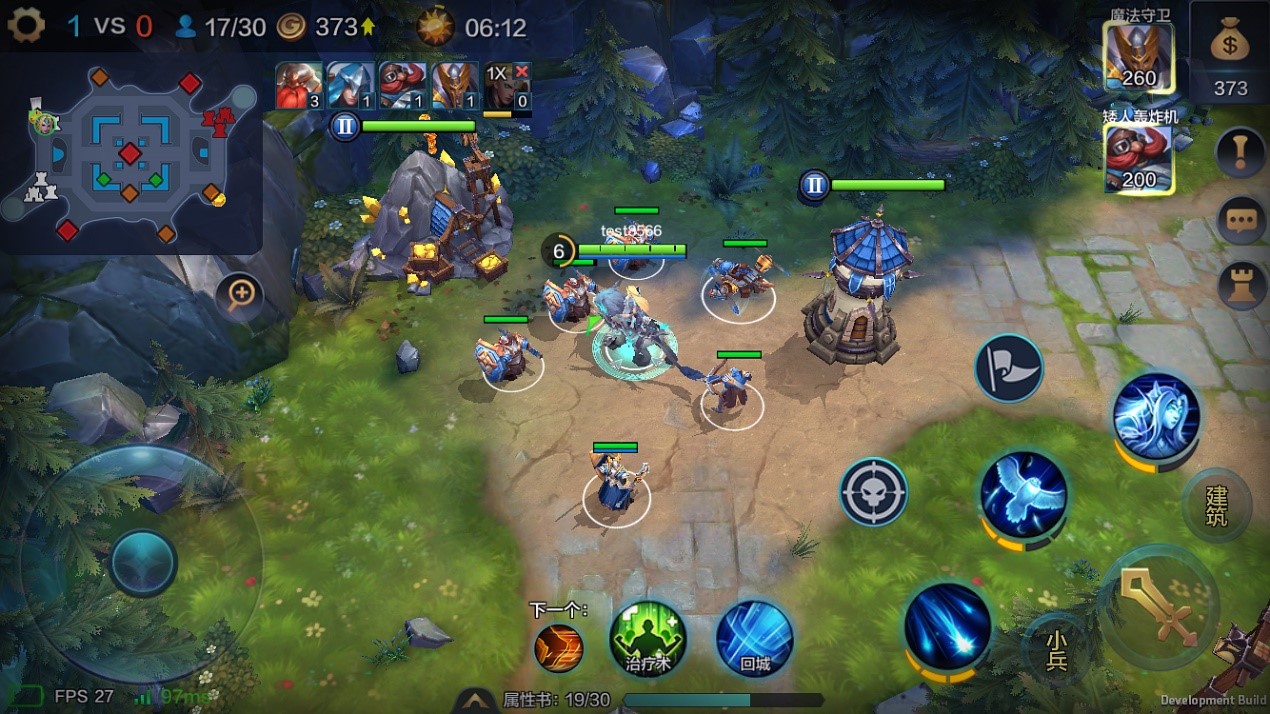Tap the white flag signal button

tap(1009, 368)
